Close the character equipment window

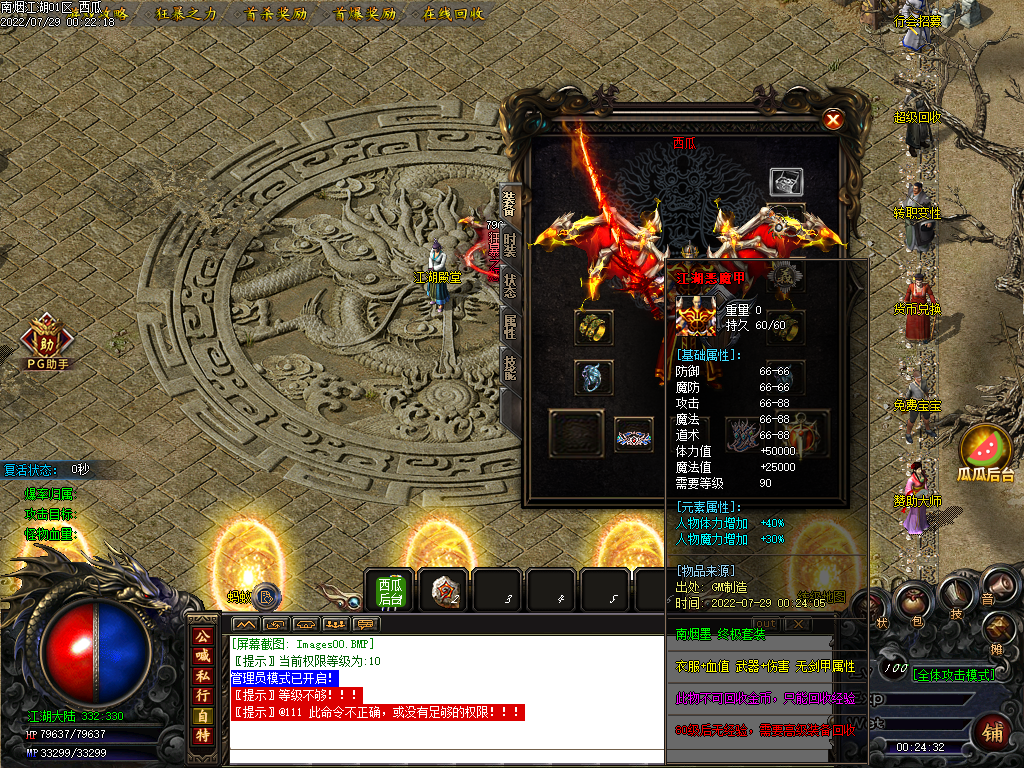[832, 120]
